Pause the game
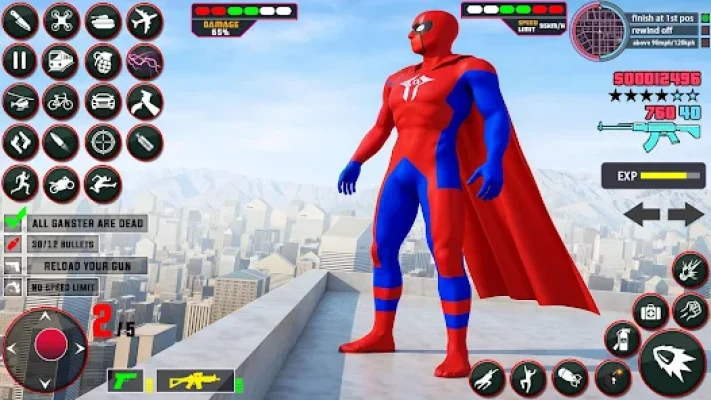The height and width of the screenshot is (400, 711). [19, 61]
